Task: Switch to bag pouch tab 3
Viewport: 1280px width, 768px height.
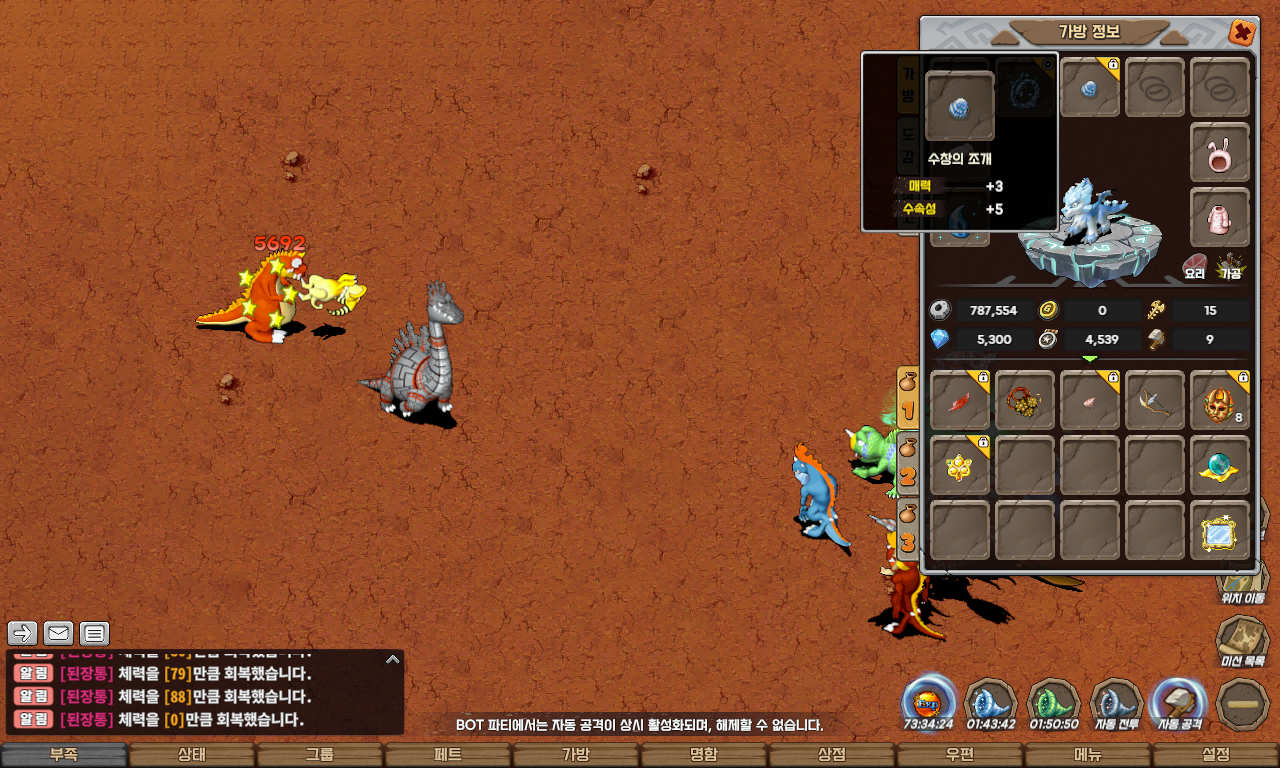Action: pos(908,531)
